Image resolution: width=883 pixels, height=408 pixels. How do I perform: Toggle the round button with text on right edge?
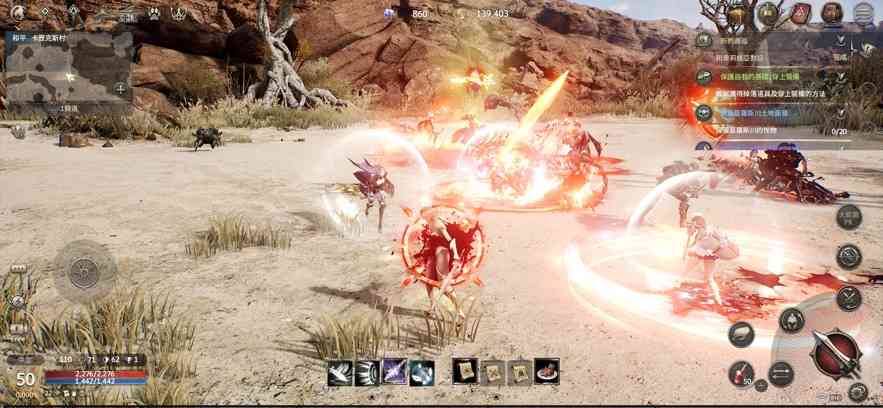848,216
